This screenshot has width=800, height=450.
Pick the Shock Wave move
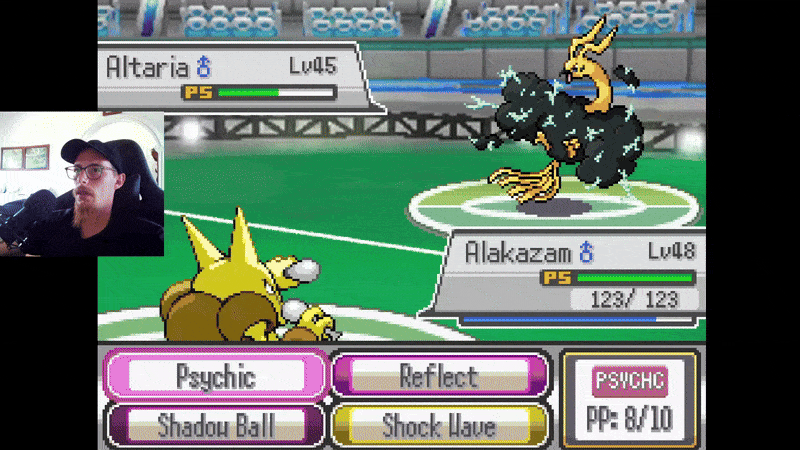pos(439,425)
